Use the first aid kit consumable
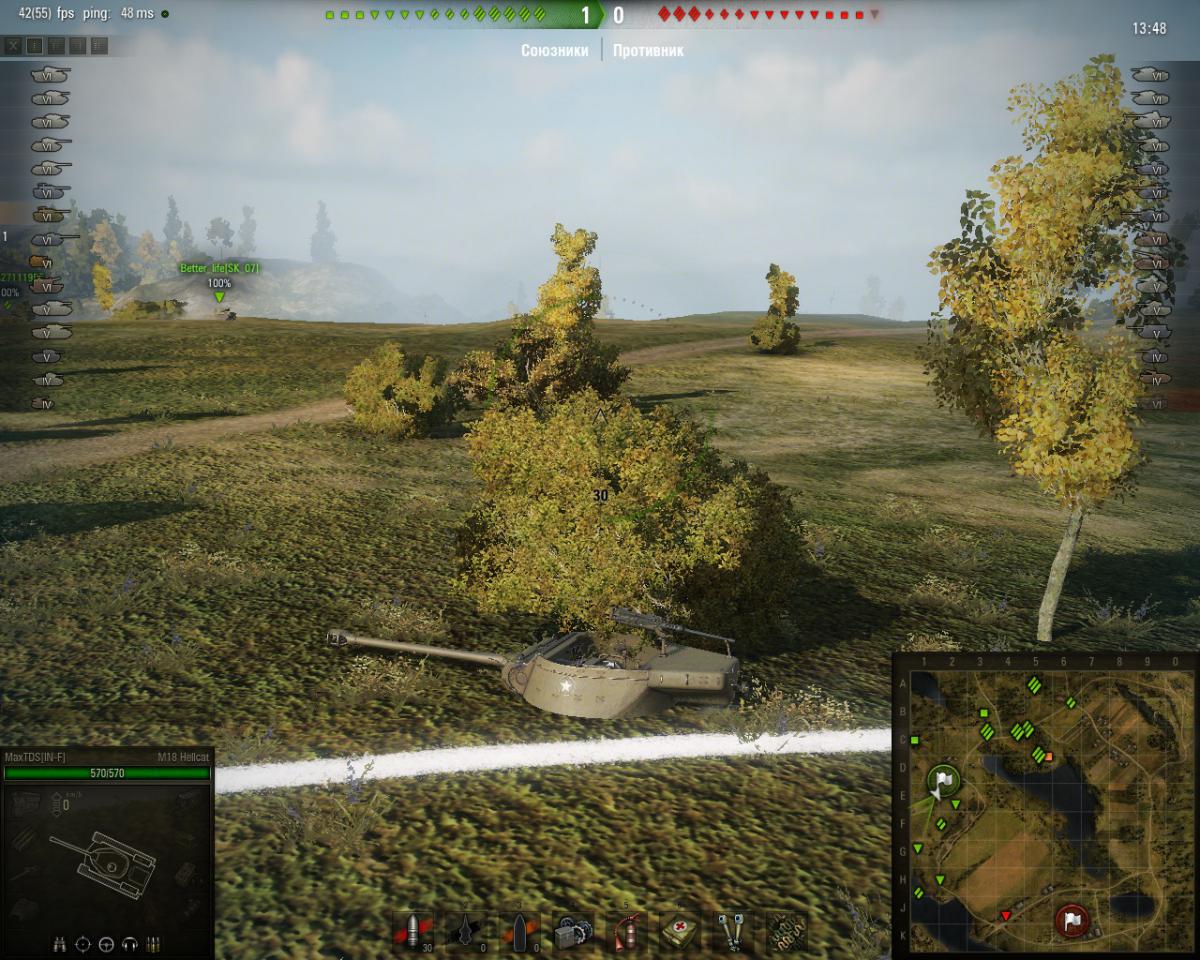The height and width of the screenshot is (960, 1200). click(680, 931)
